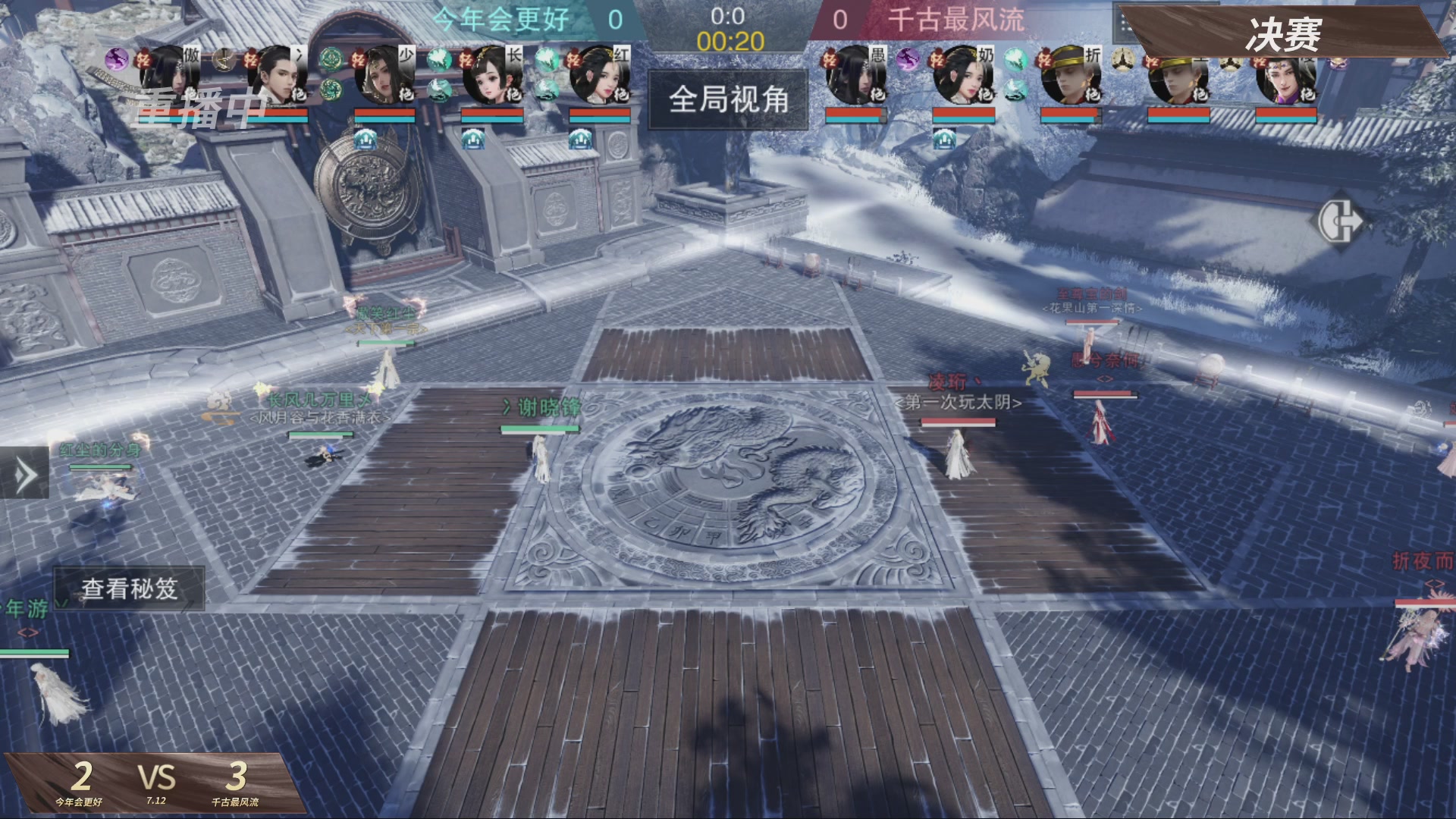Image resolution: width=1456 pixels, height=819 pixels.
Task: Click the purple dragon faction icon beside 傲
Action: 115,57
